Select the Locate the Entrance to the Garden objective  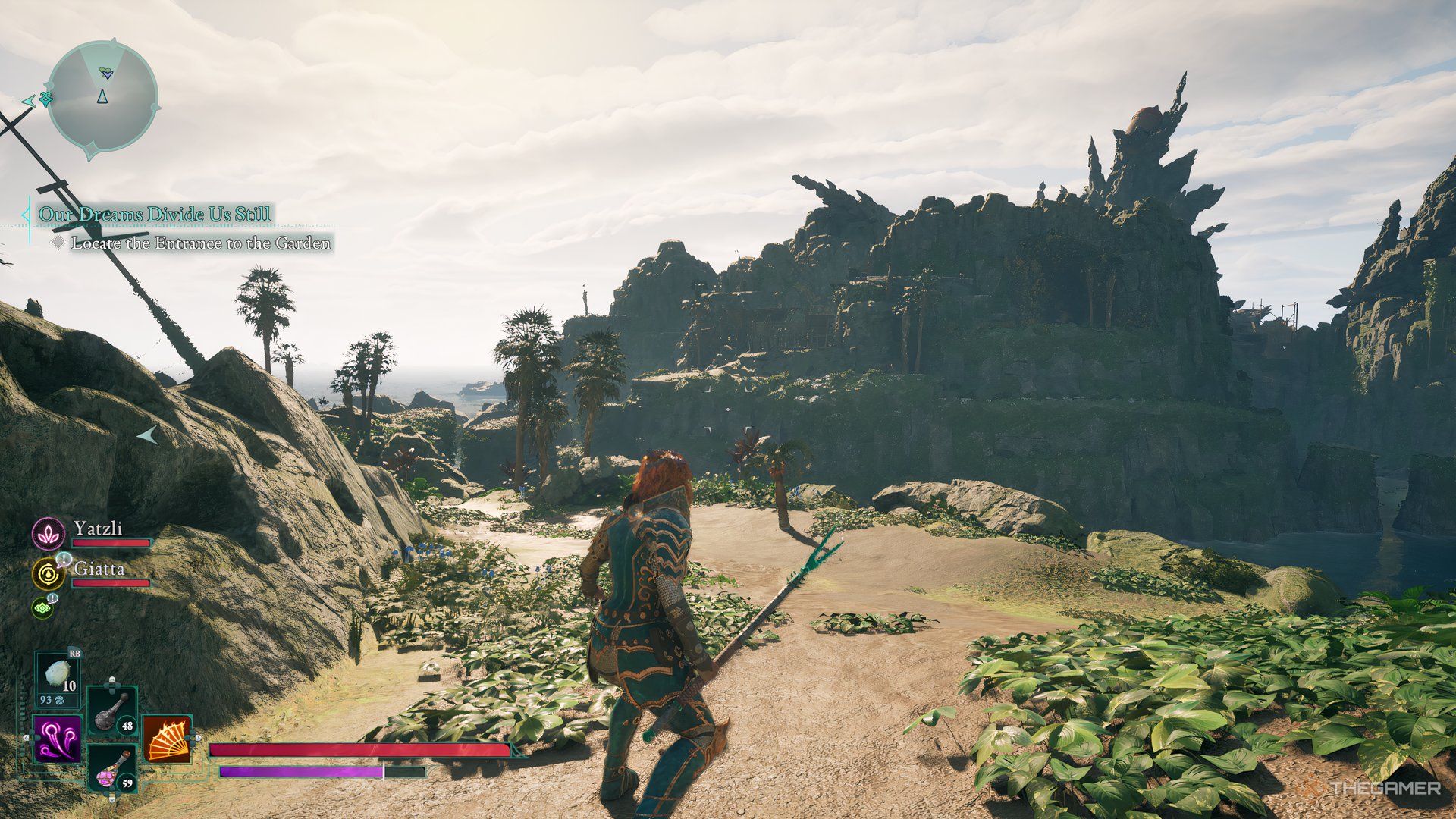(201, 243)
